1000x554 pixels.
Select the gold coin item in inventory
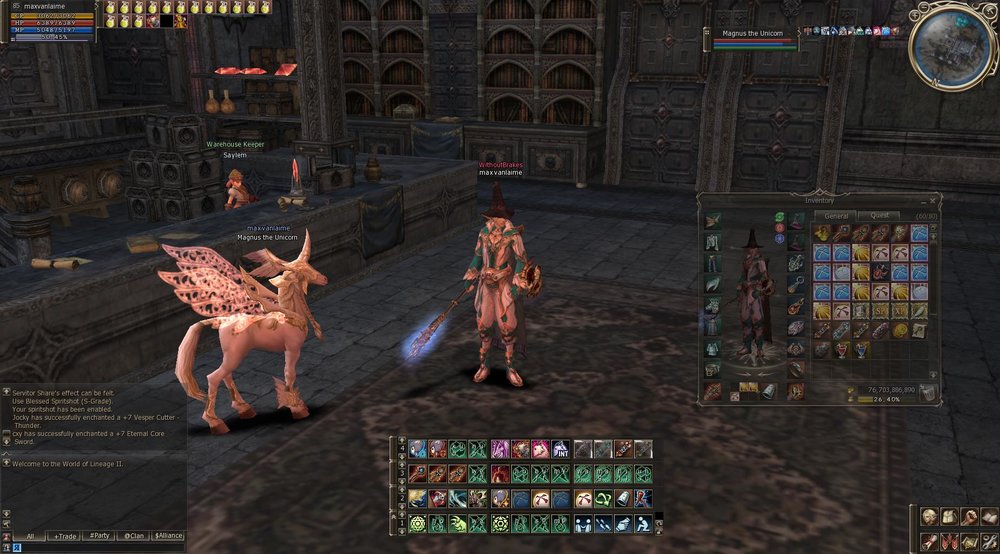click(899, 330)
